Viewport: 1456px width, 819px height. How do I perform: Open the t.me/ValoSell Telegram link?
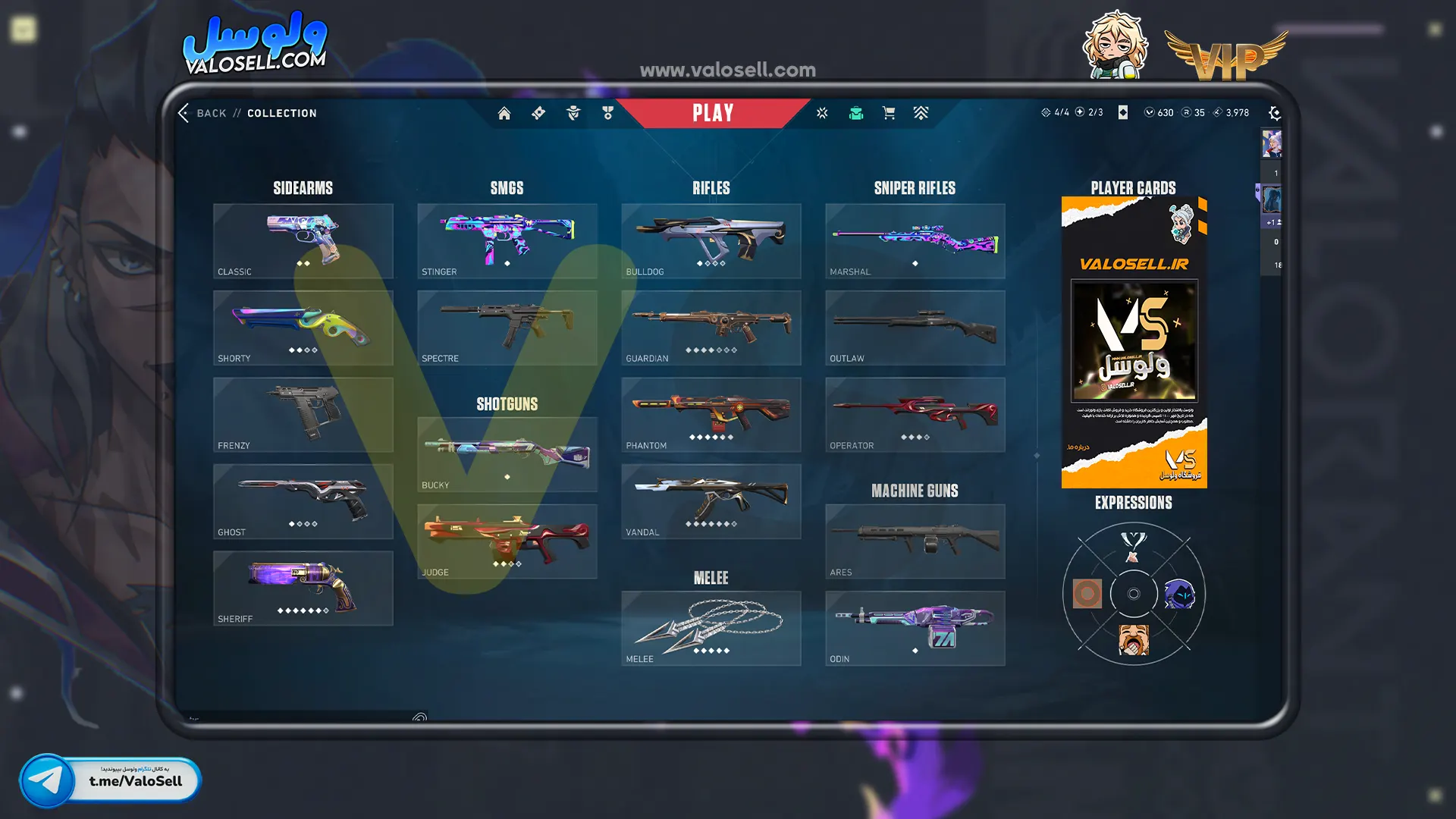point(111,780)
